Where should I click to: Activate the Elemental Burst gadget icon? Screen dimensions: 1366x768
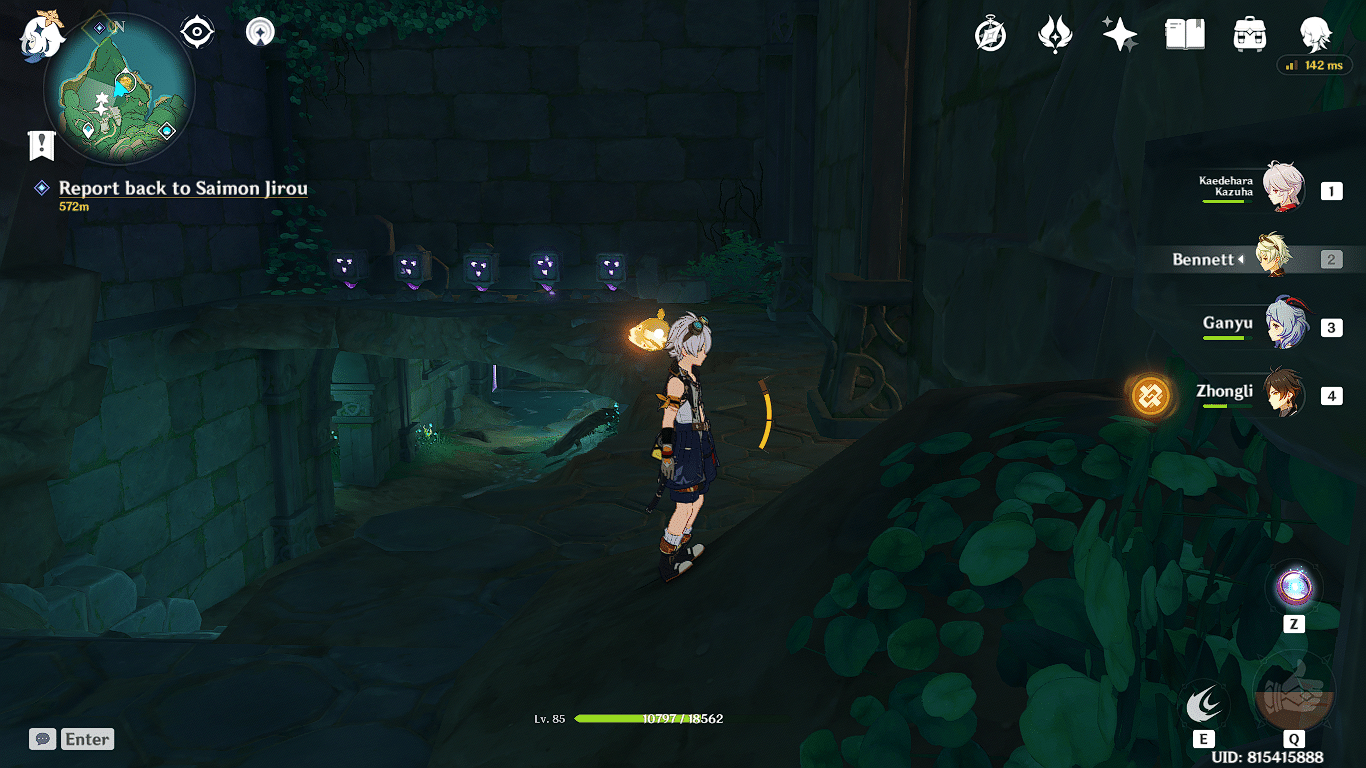click(1295, 688)
